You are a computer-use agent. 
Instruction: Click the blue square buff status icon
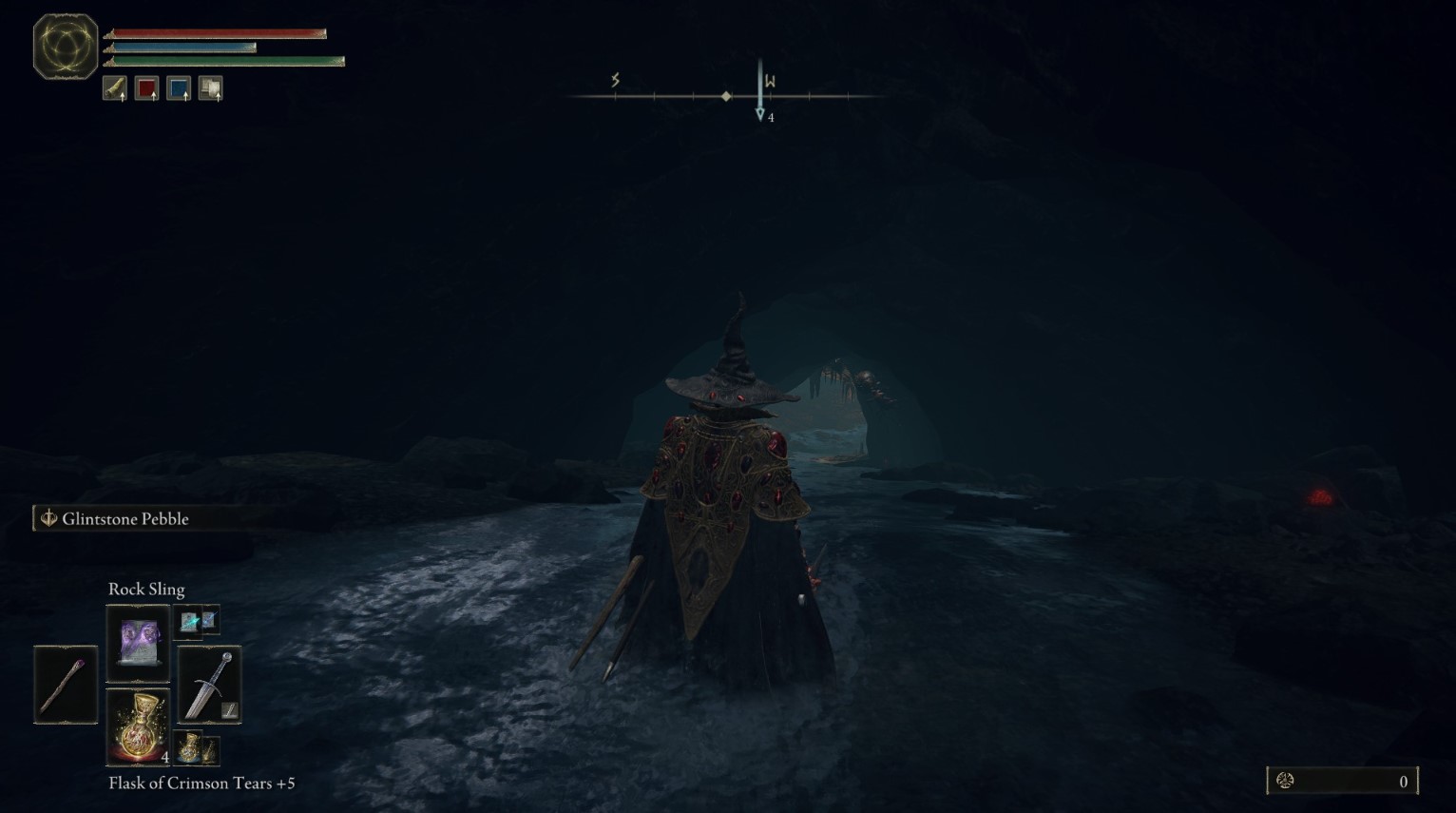pyautogui.click(x=179, y=88)
